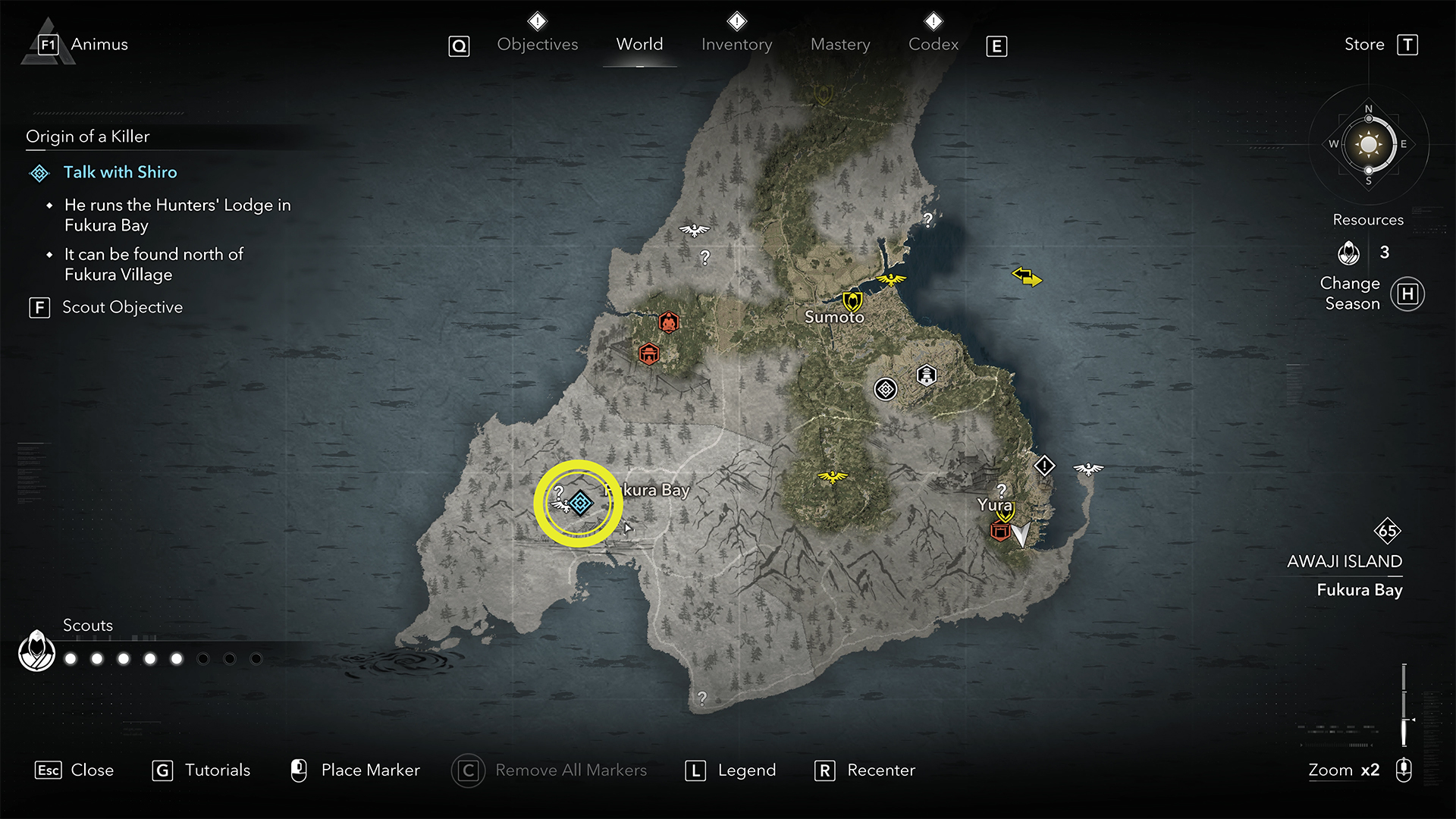Click the Talk with Shiro objective marker

(581, 503)
